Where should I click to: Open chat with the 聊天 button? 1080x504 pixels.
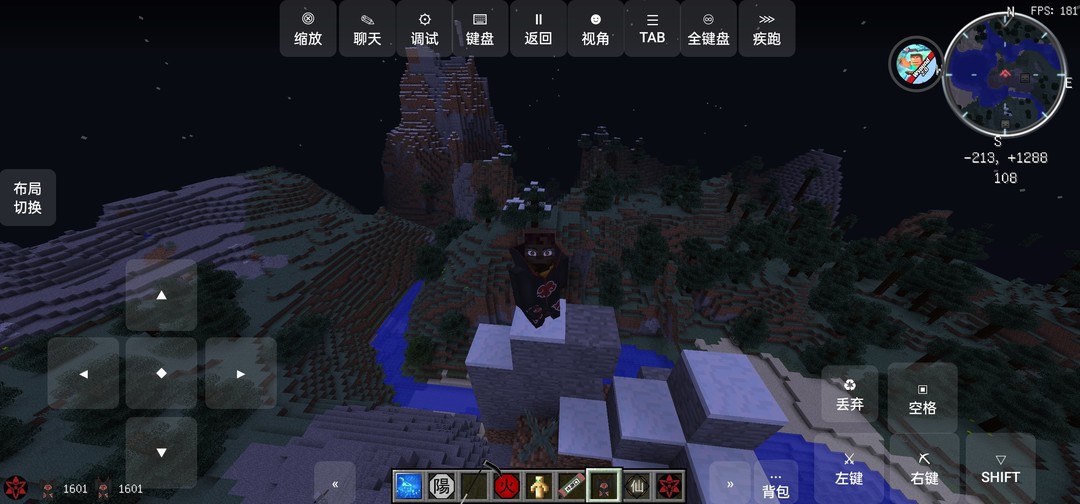coord(367,28)
